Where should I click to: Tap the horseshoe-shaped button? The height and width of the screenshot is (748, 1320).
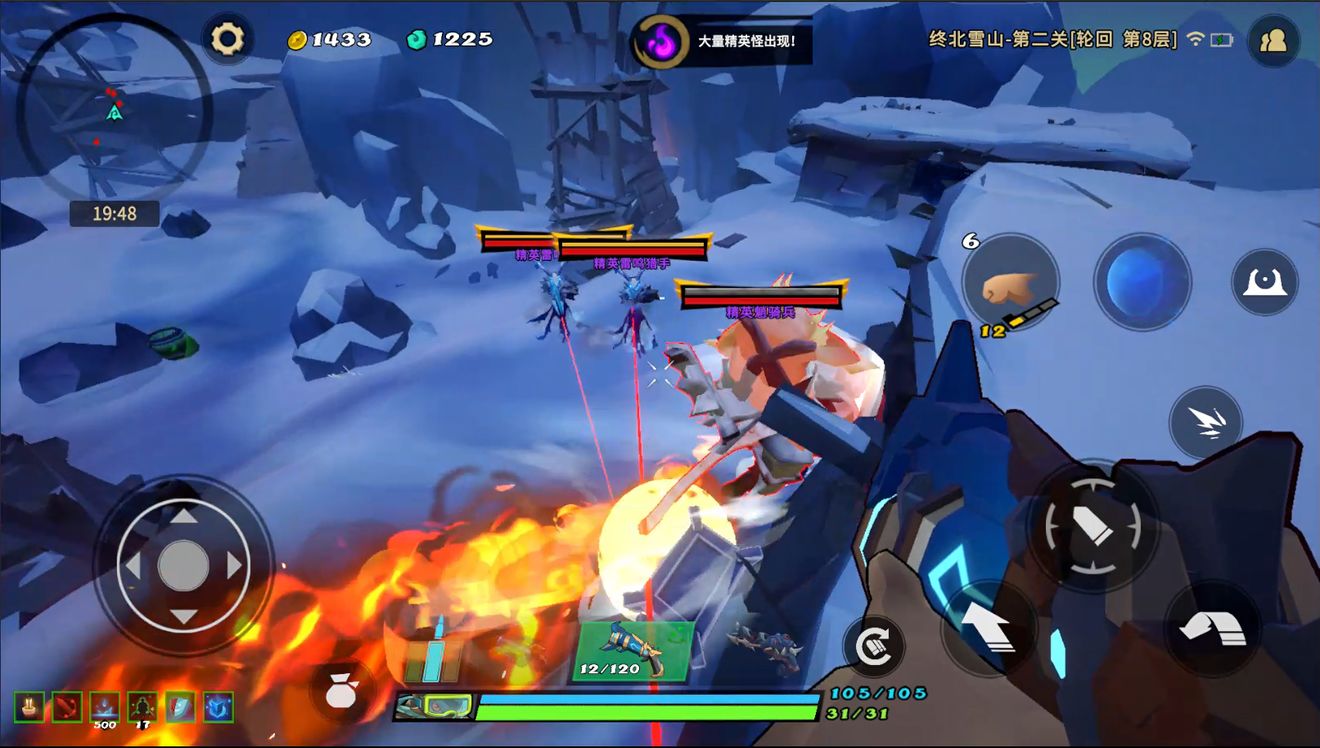coord(1264,282)
